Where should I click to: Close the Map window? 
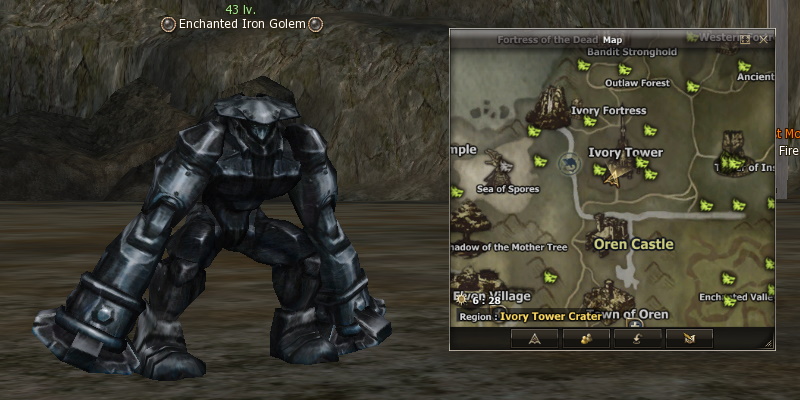(x=764, y=39)
